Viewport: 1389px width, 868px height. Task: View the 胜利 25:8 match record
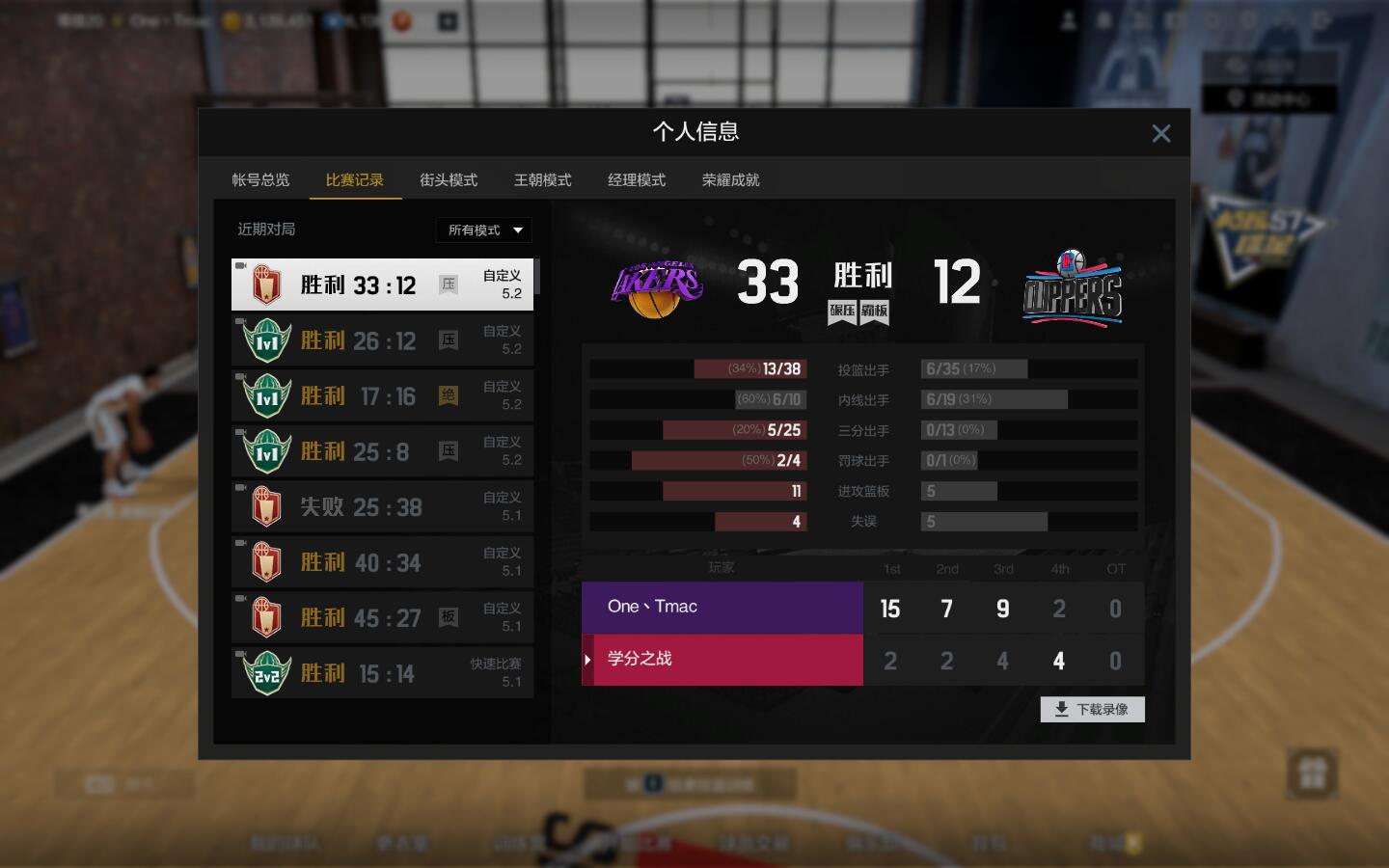382,451
